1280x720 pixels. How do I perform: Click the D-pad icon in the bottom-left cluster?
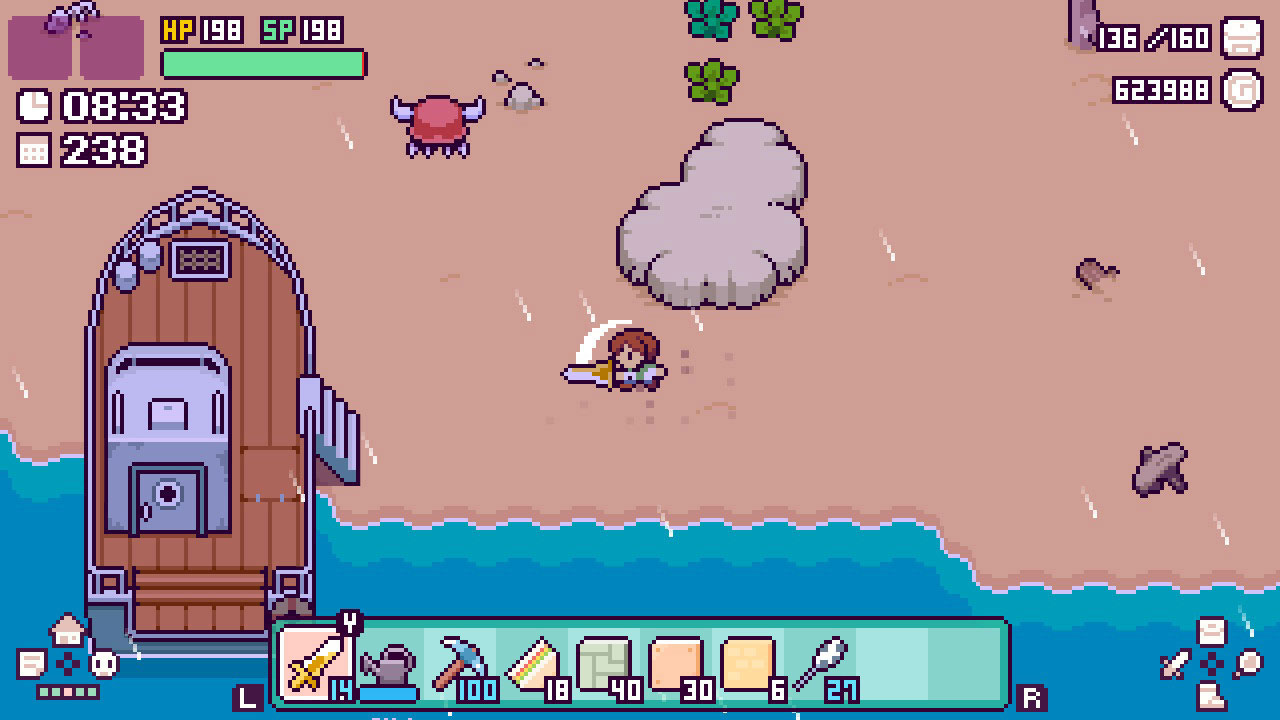click(x=68, y=662)
